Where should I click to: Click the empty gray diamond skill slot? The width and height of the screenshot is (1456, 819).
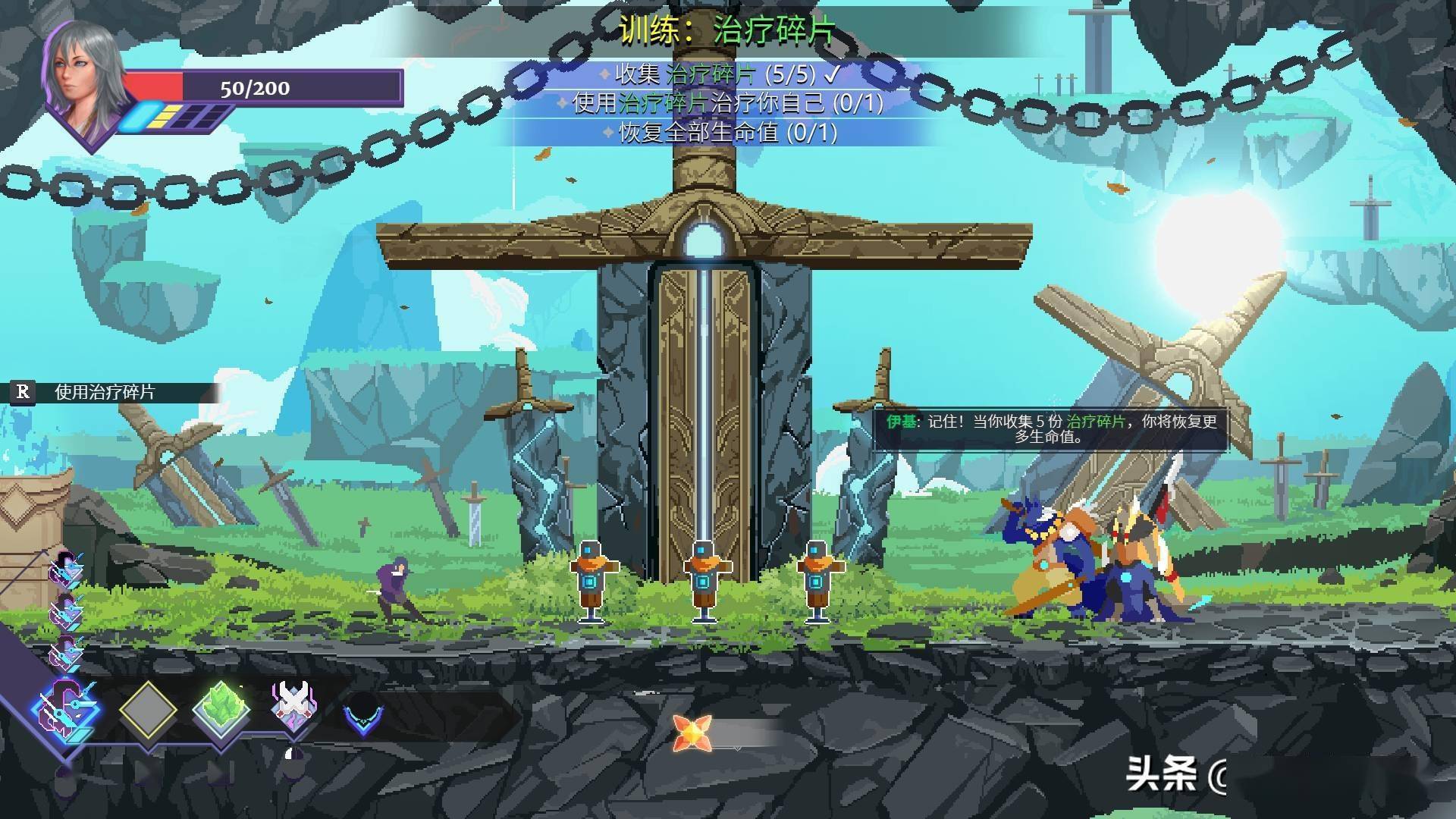click(x=148, y=711)
